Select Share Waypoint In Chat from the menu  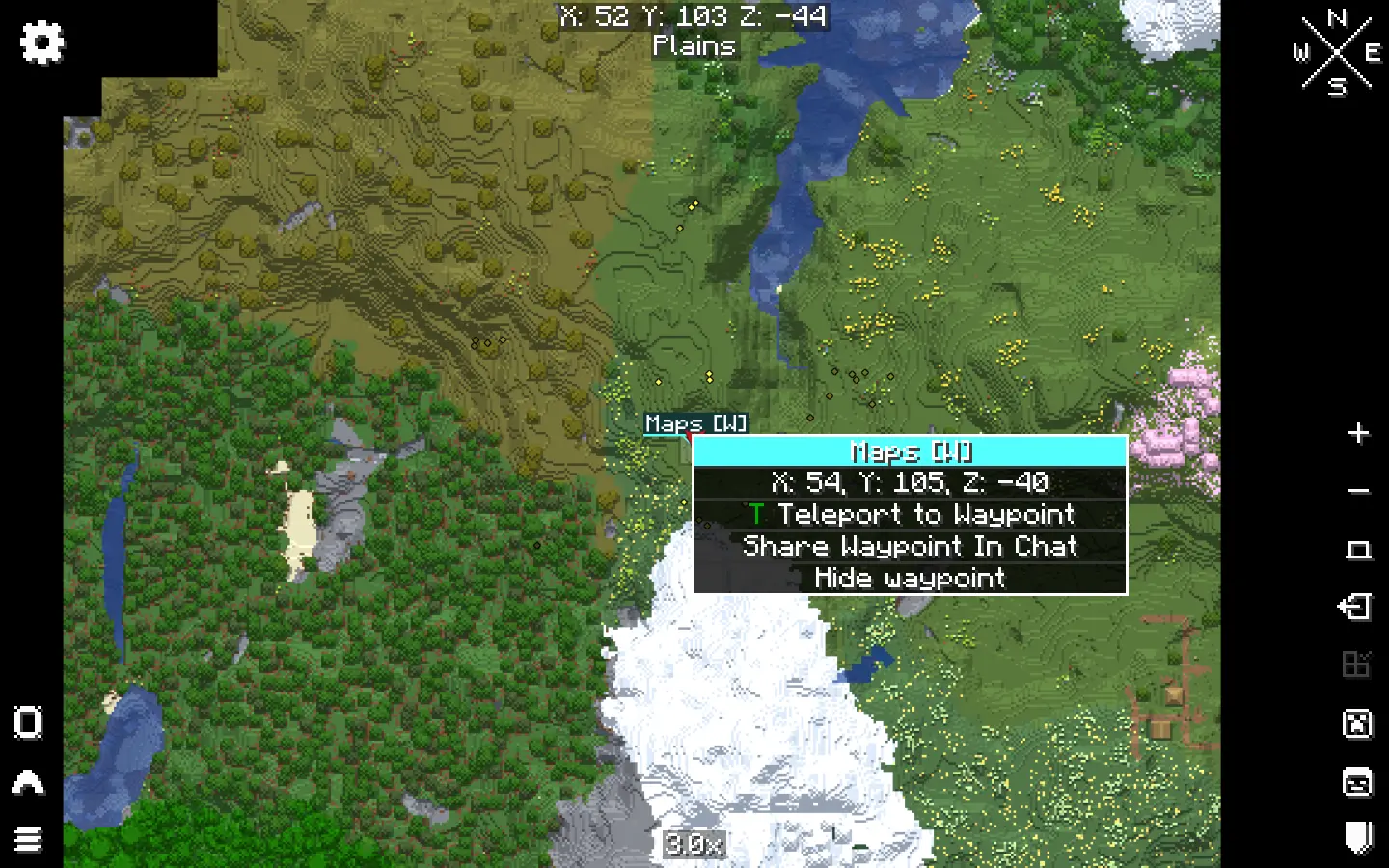(910, 547)
